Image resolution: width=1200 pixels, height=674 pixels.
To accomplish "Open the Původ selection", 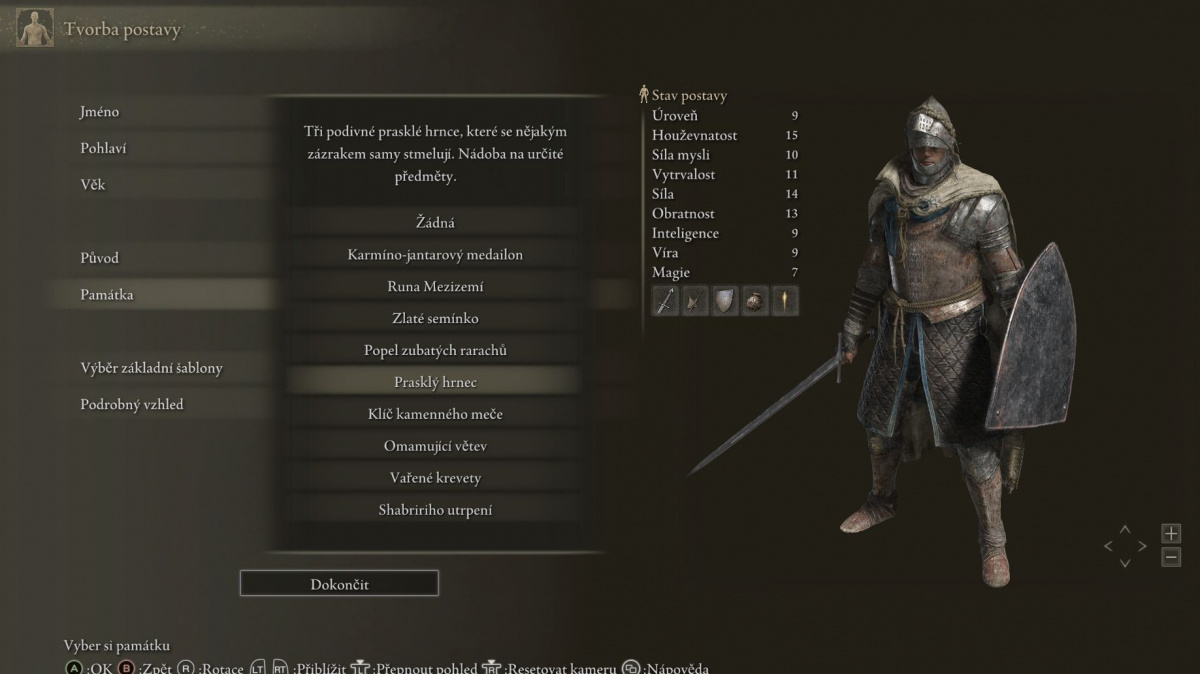I will click(99, 258).
